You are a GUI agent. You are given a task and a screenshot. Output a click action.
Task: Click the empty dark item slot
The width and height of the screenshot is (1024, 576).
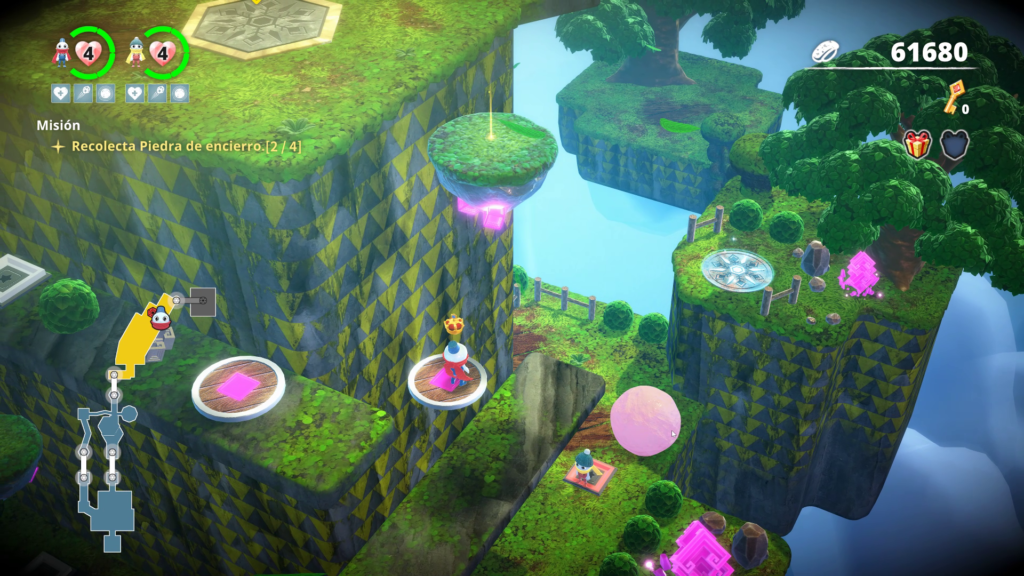pyautogui.click(x=953, y=145)
